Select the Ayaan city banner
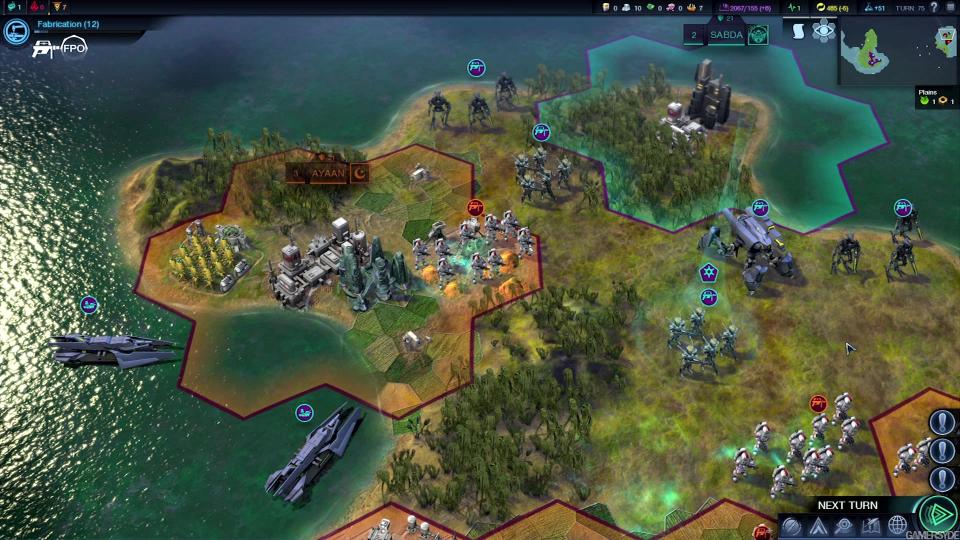Viewport: 960px width, 540px height. (x=327, y=173)
